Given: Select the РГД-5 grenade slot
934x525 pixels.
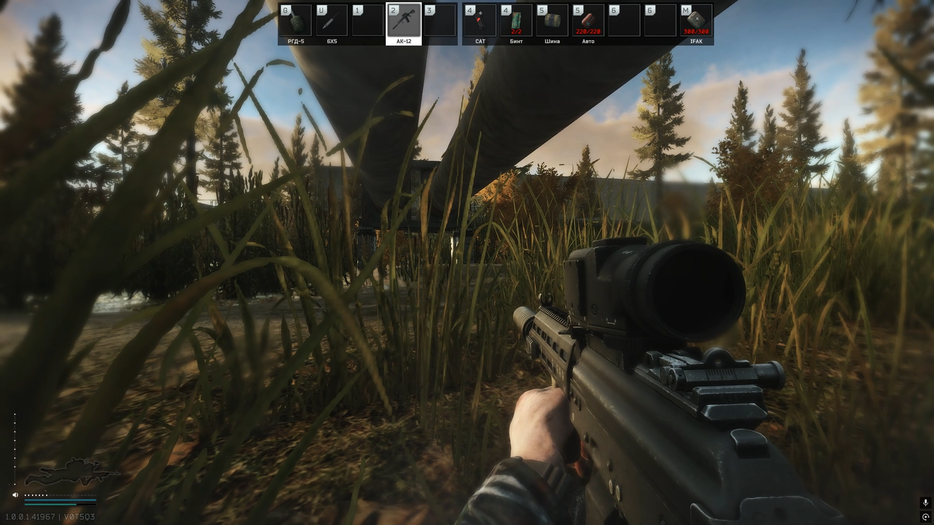Looking at the screenshot, I should pos(296,22).
